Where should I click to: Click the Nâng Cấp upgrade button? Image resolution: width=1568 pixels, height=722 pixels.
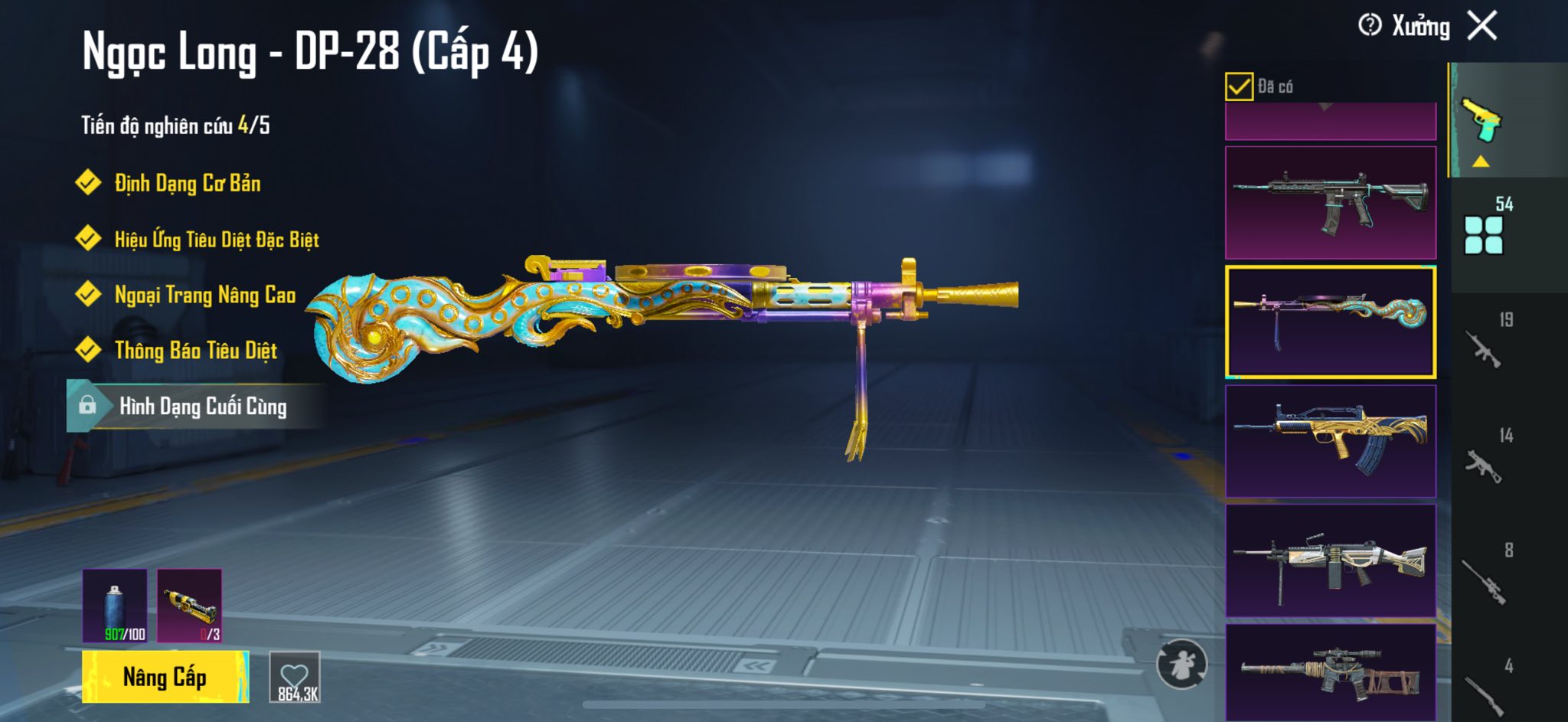pos(165,677)
